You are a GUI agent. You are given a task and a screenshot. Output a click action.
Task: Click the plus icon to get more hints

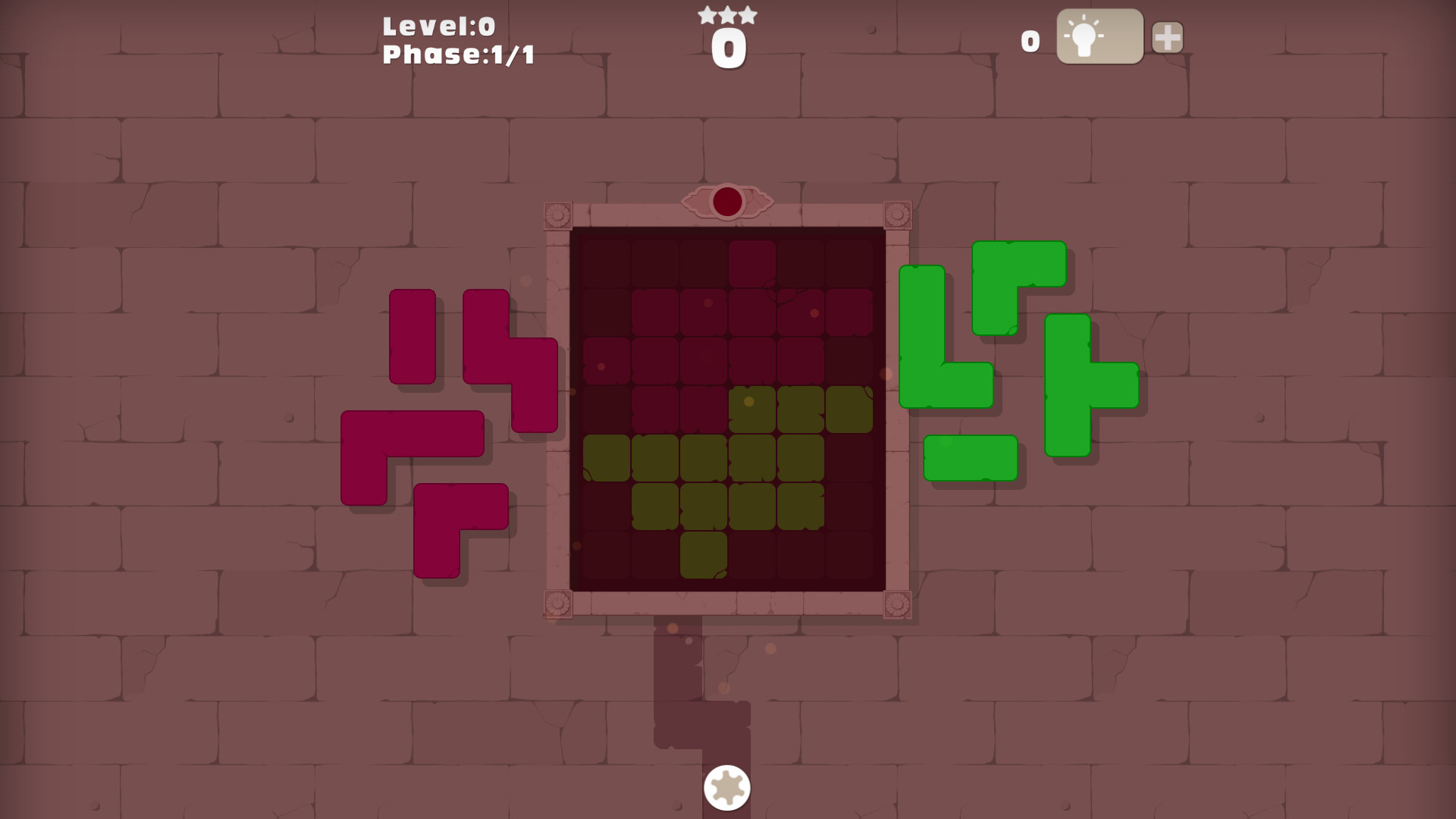click(1166, 36)
